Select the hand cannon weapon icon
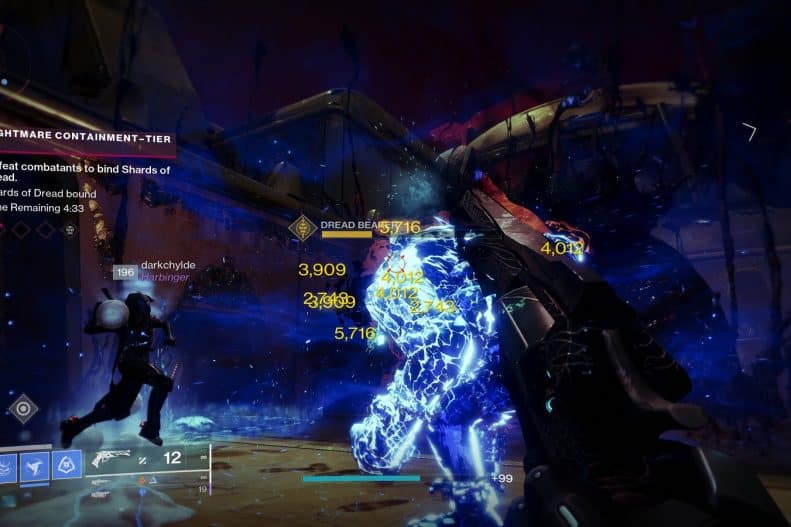Viewport: 791px width, 527px height. coord(112,460)
